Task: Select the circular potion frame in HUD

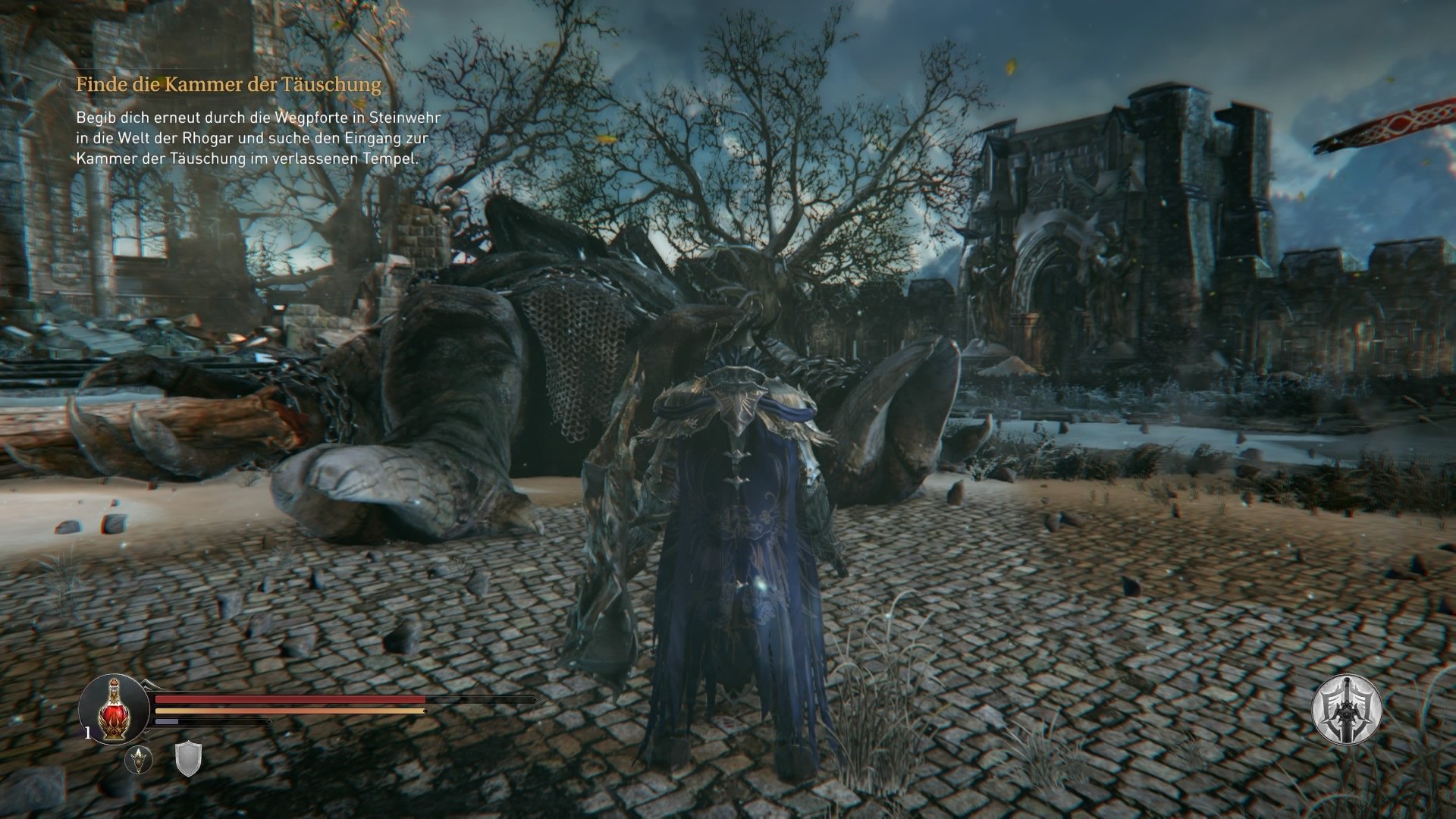Action: [x=114, y=709]
